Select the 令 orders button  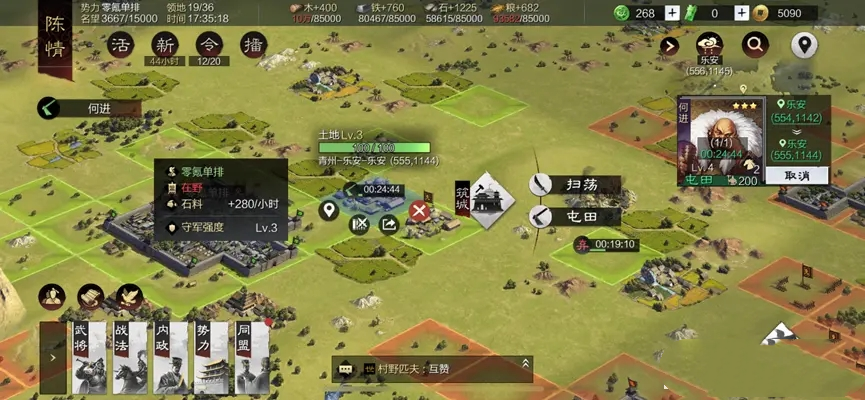pyautogui.click(x=209, y=45)
